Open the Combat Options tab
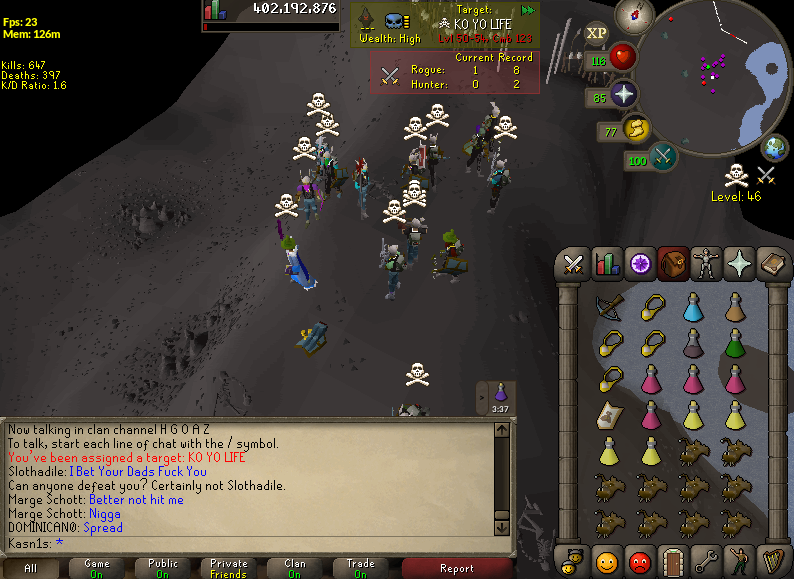 pyautogui.click(x=574, y=264)
